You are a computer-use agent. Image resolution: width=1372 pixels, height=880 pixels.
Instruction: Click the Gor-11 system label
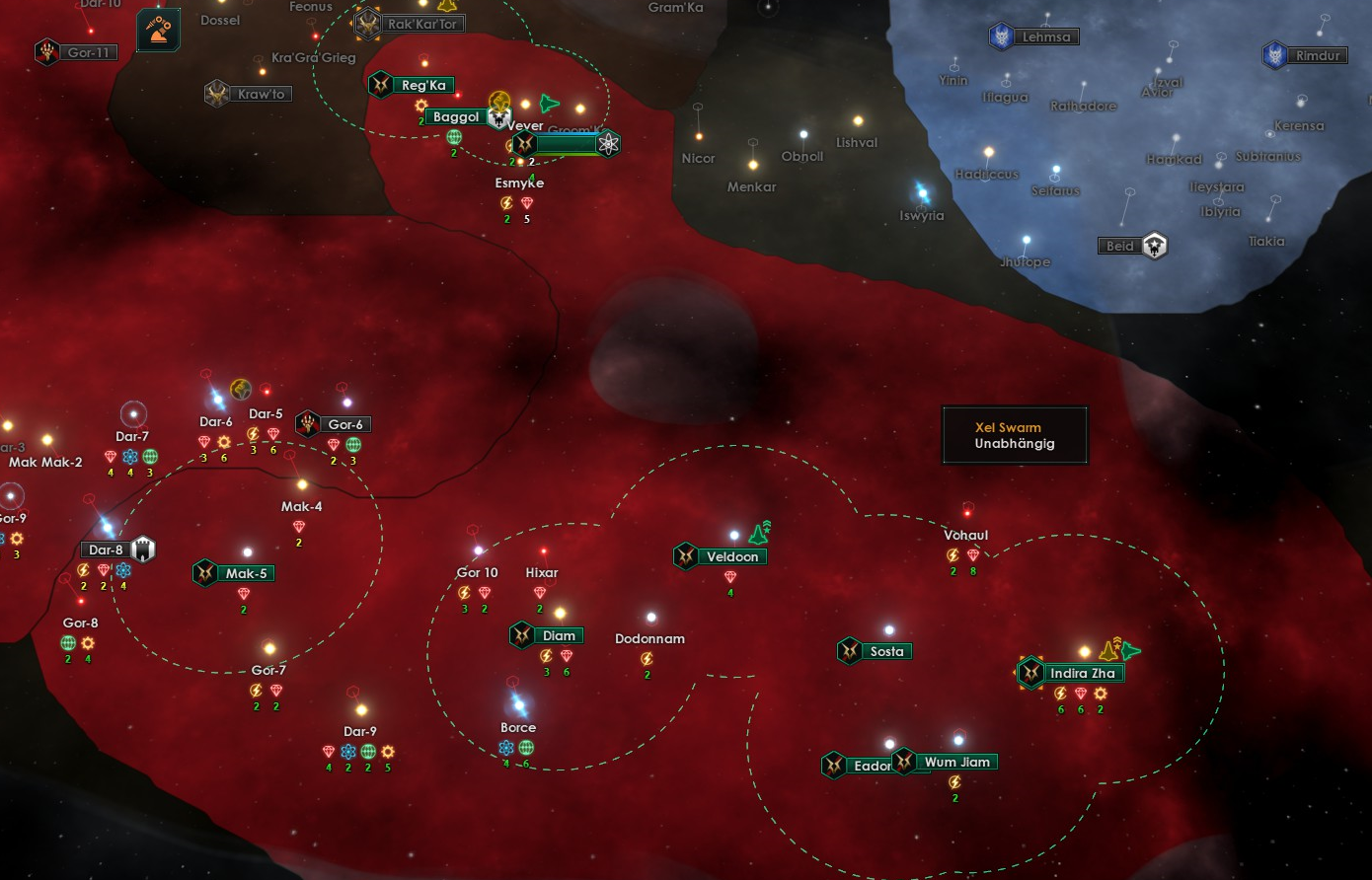(88, 52)
